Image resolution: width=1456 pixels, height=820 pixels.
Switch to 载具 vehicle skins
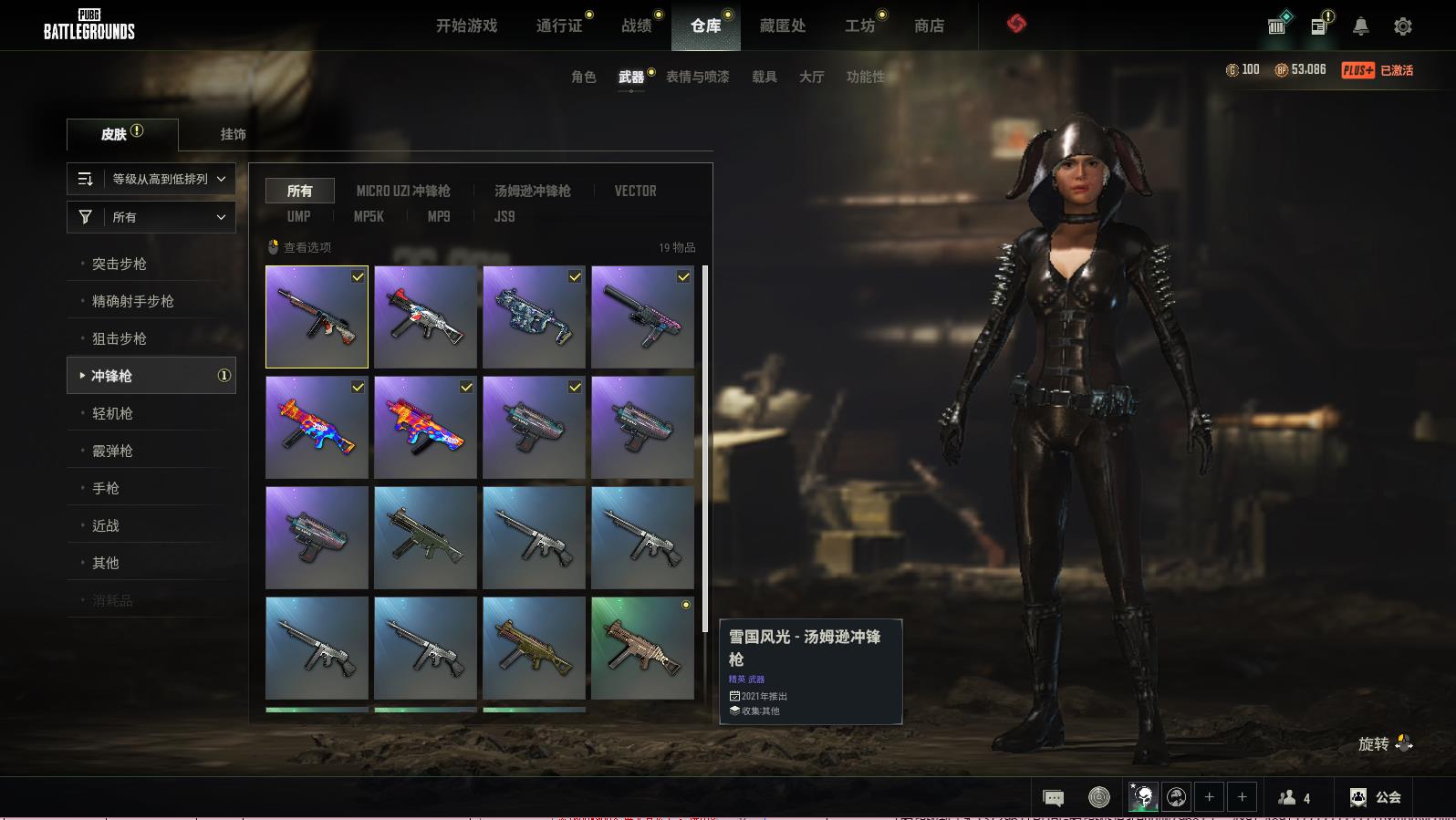764,77
